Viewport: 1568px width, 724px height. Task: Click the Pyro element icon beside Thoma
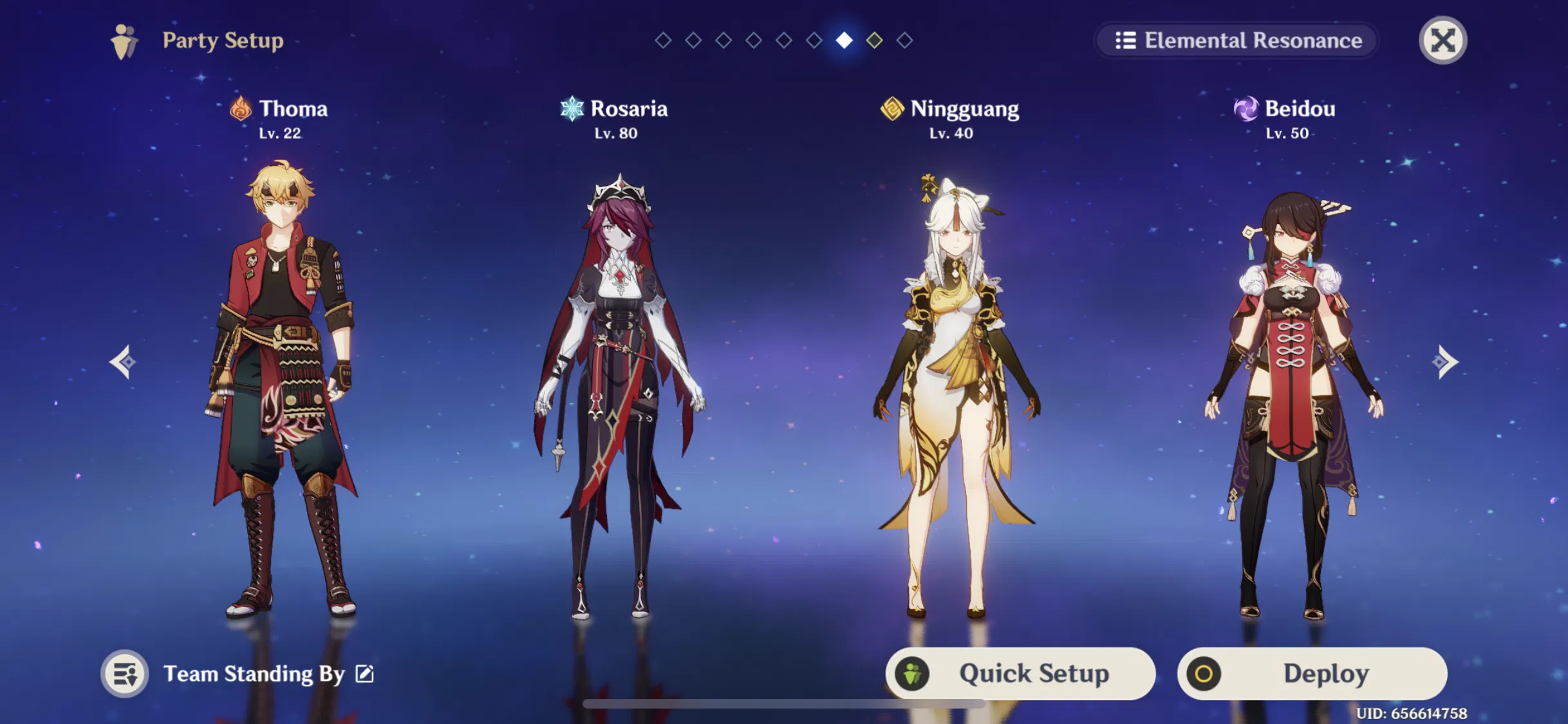tap(241, 109)
